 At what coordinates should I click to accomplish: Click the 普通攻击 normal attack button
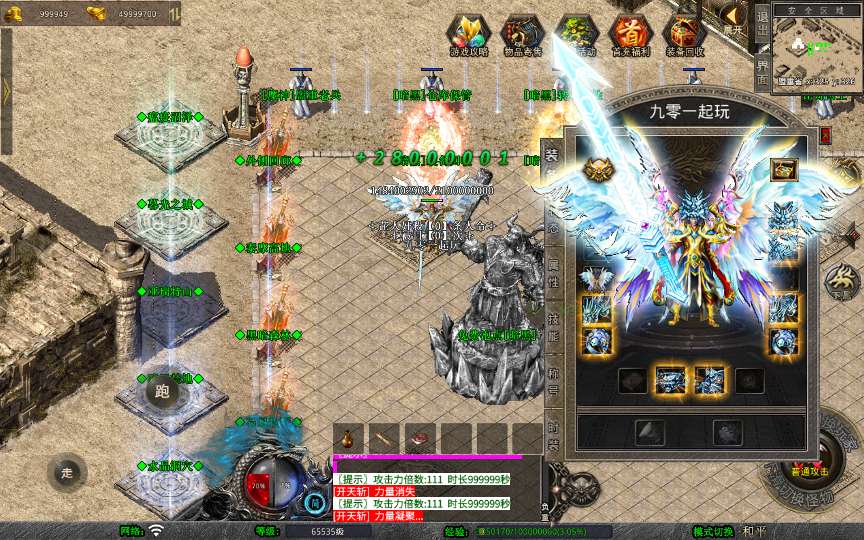tap(810, 468)
